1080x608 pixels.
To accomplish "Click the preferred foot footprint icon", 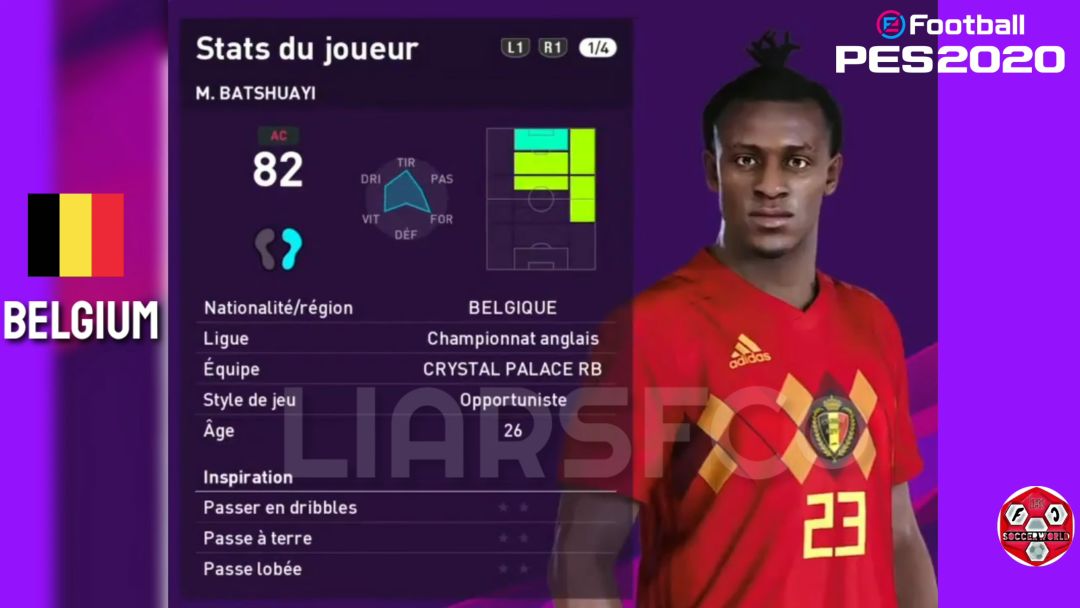I will (278, 247).
